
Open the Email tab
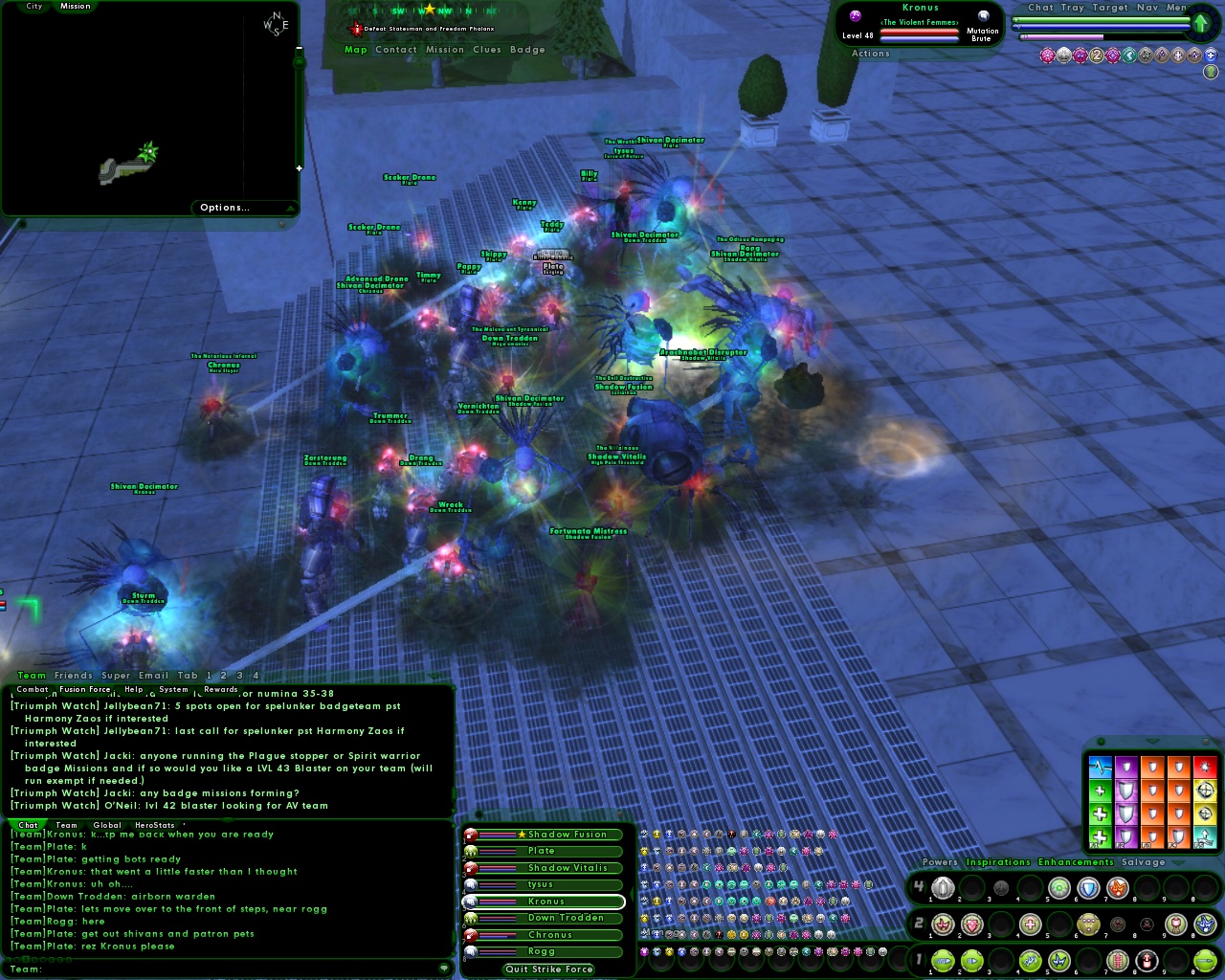click(153, 676)
